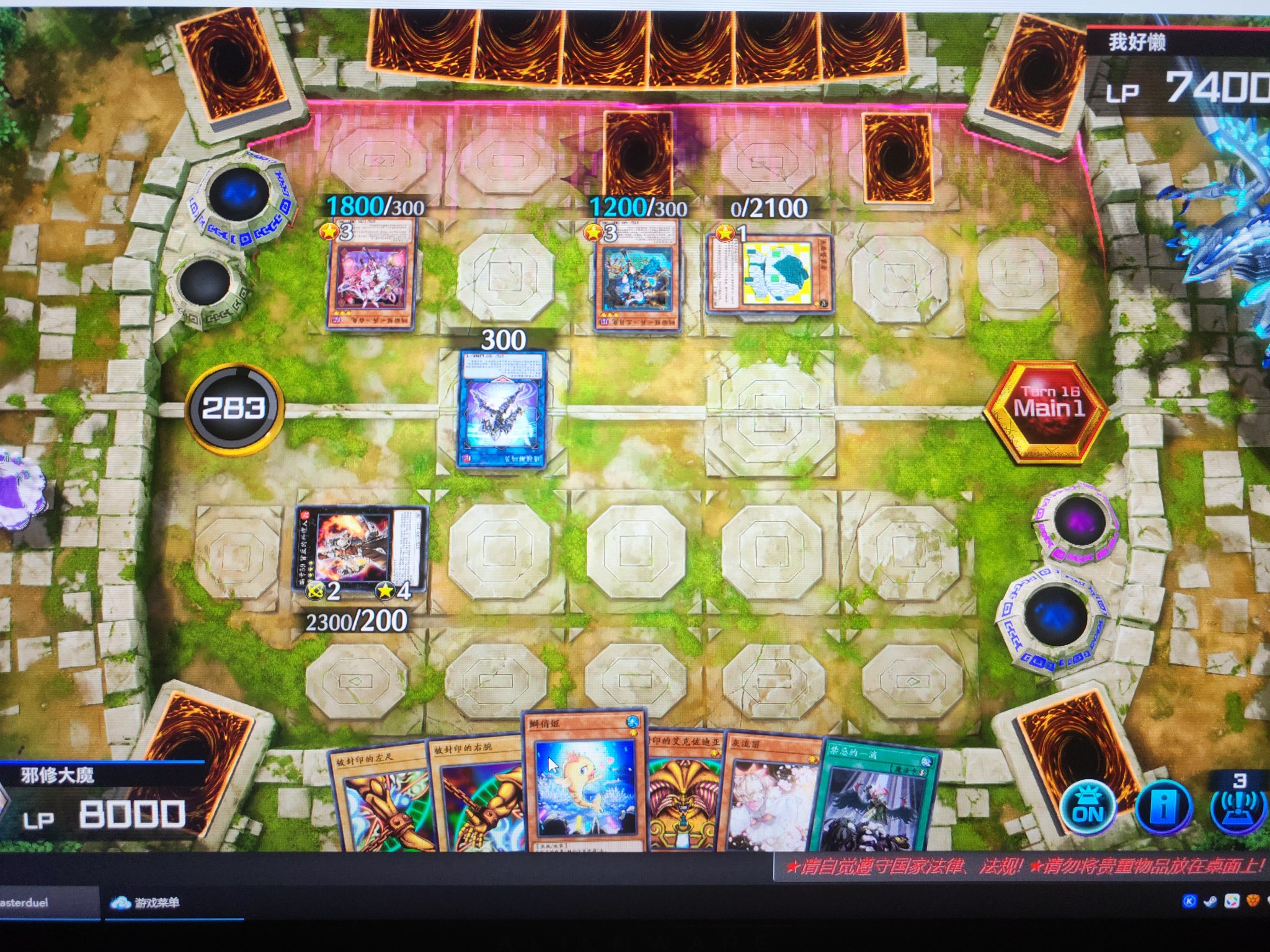
Task: Click the Steam tray icon
Action: coord(1210,901)
